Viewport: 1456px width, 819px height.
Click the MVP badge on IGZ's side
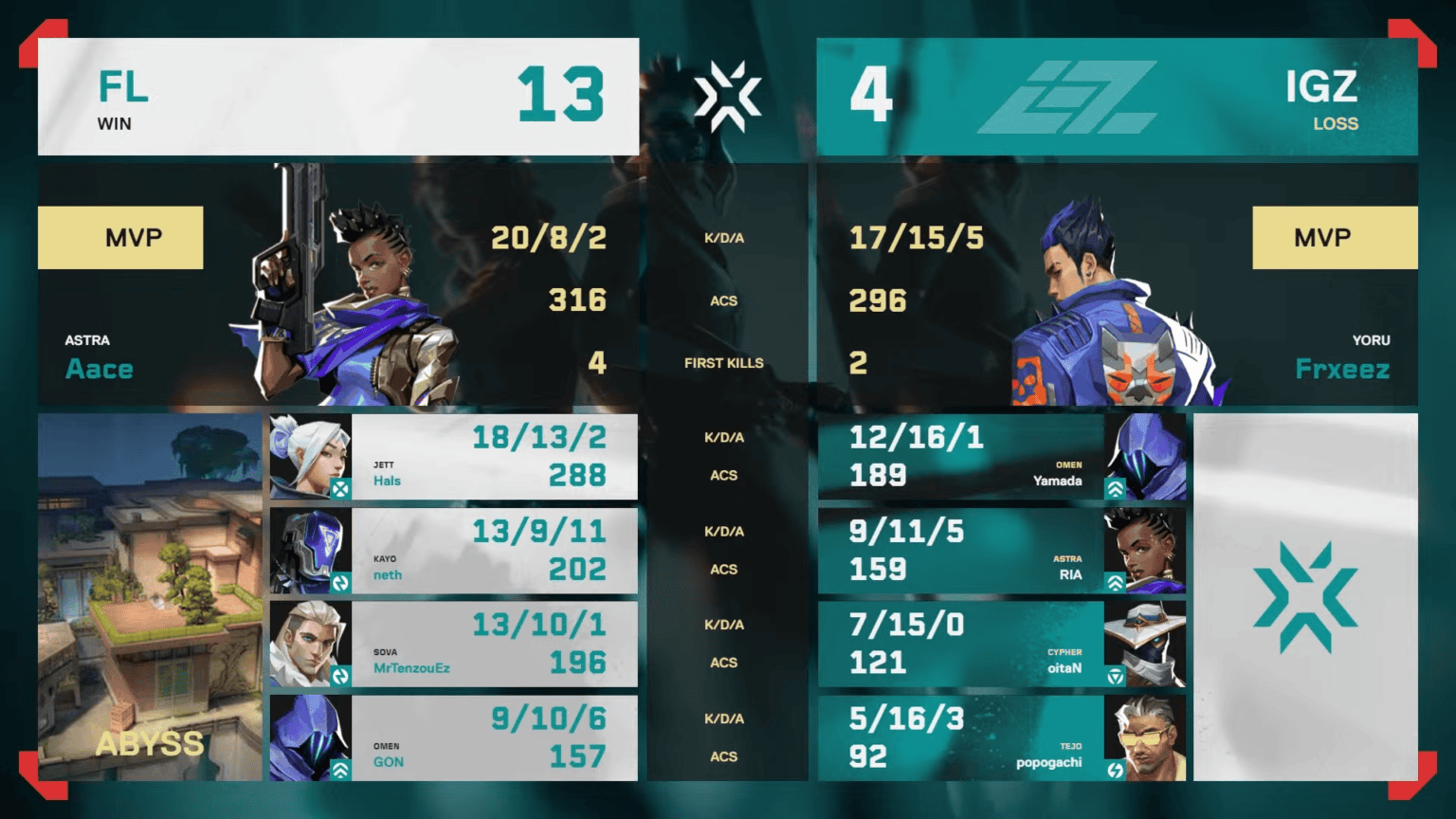(1335, 237)
